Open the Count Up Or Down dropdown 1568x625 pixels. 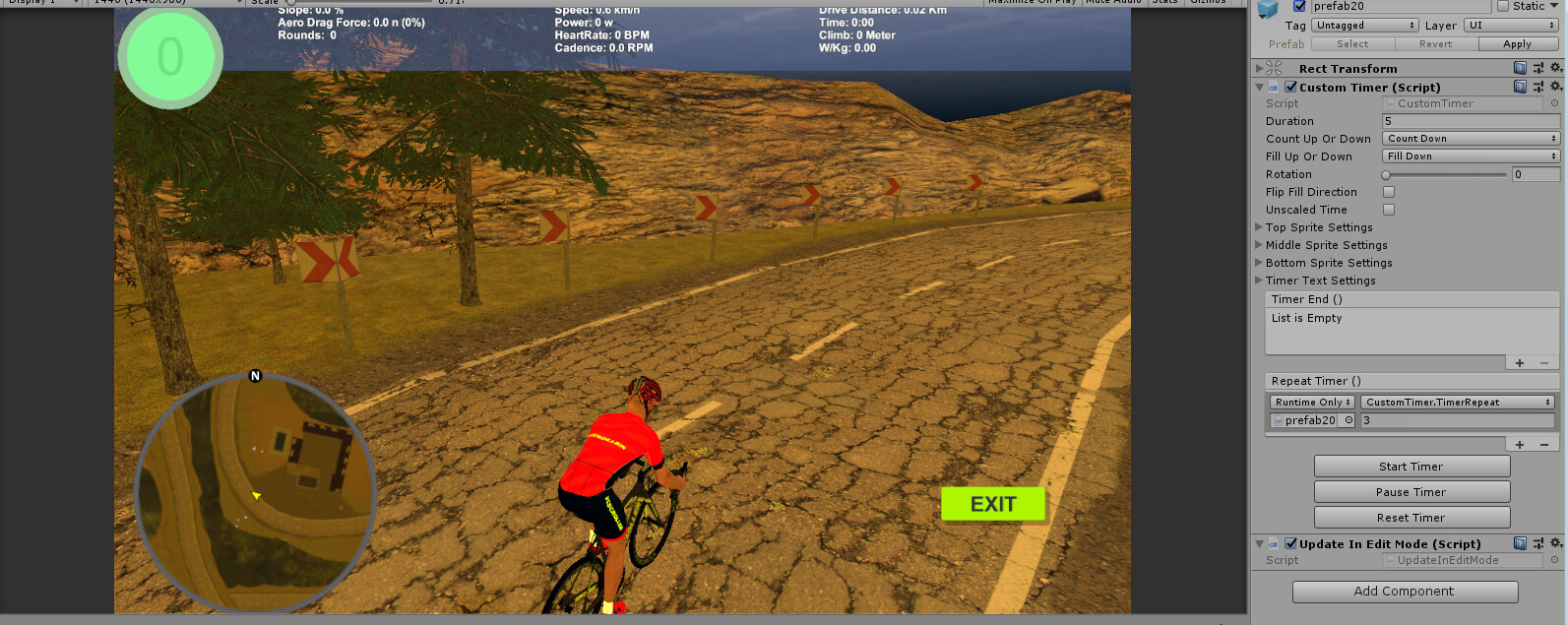(1471, 139)
